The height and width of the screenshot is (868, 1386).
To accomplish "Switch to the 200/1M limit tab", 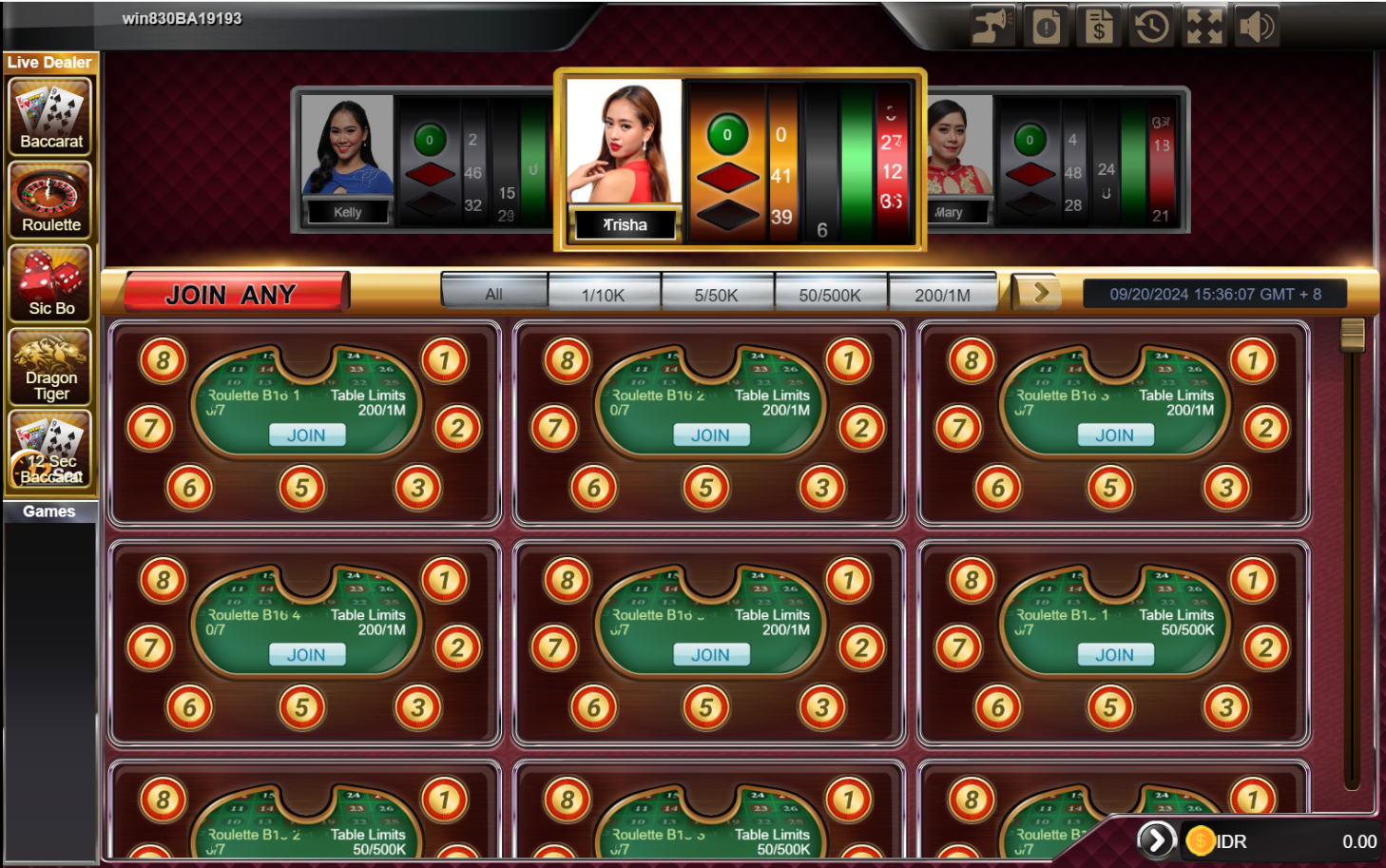I will [x=942, y=295].
